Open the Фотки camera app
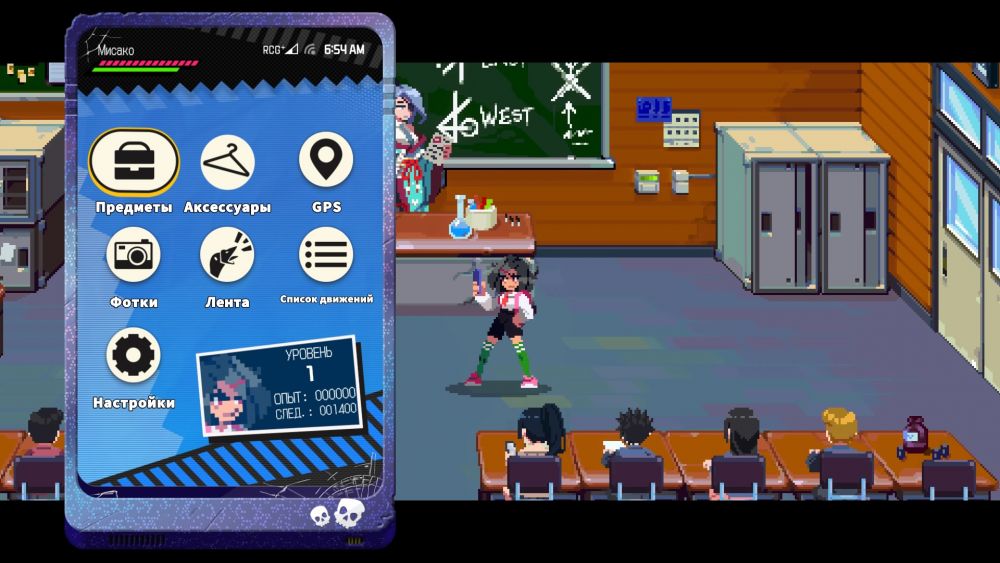Screen dimensions: 1000x563 coord(133,255)
